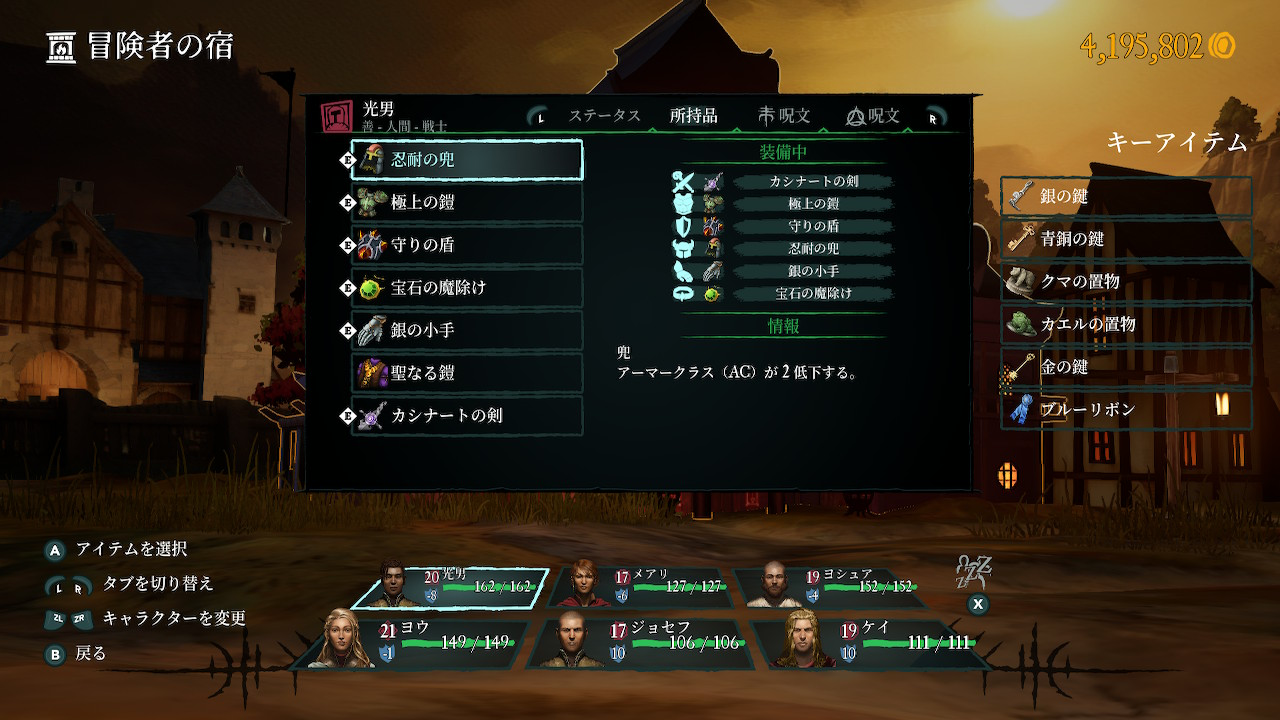Click 守りの盾 in the inventory list
The image size is (1280, 720).
467,245
